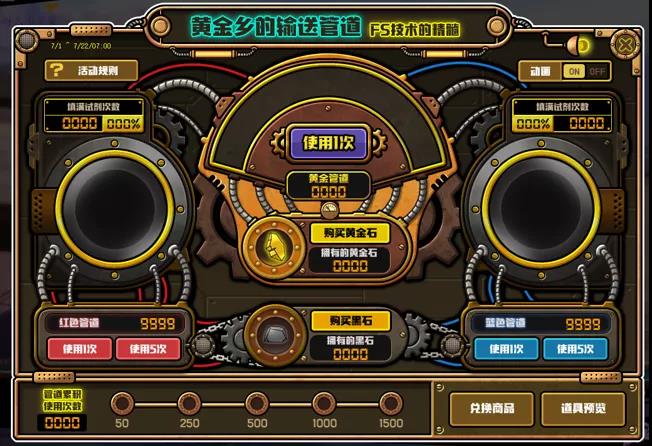
Task: Open the 兑换商品 exchange shop
Action: click(x=484, y=408)
